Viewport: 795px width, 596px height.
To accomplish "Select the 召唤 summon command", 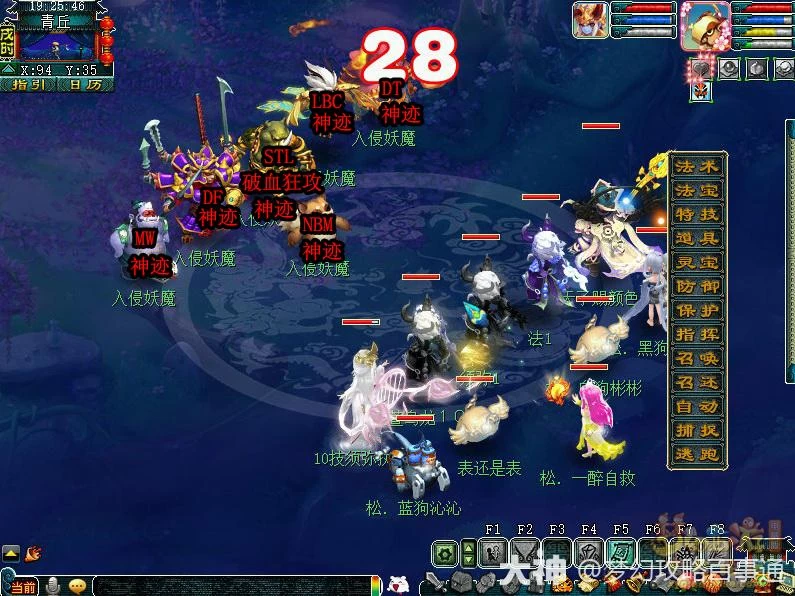I will point(697,359).
